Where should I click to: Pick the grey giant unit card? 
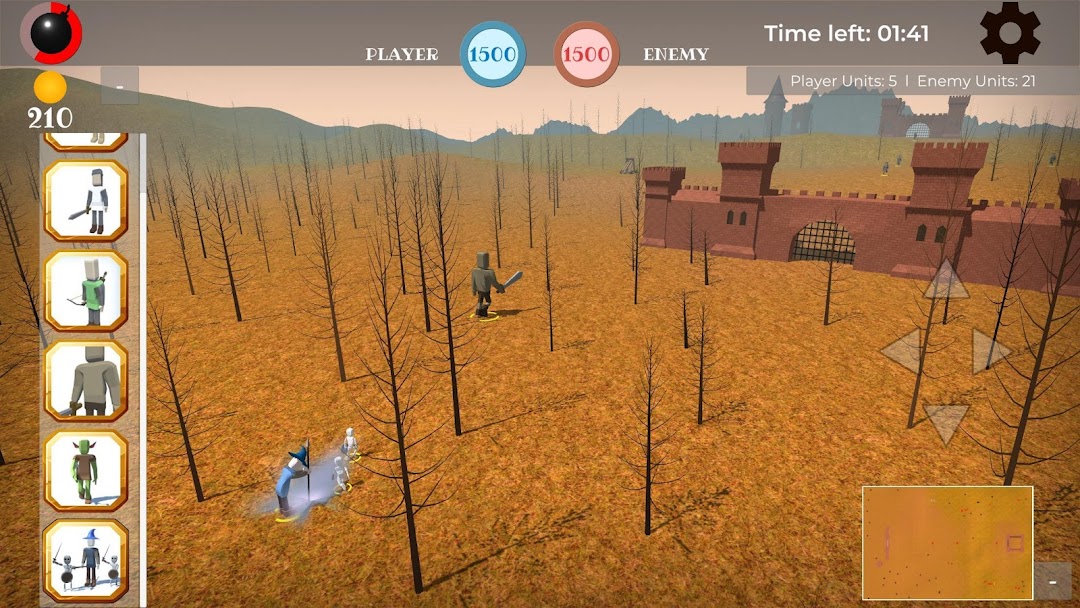(x=86, y=380)
